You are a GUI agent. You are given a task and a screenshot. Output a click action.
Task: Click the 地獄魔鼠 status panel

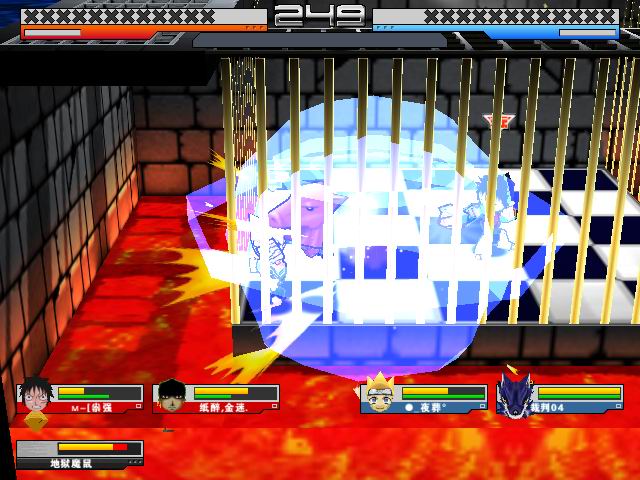(80, 455)
